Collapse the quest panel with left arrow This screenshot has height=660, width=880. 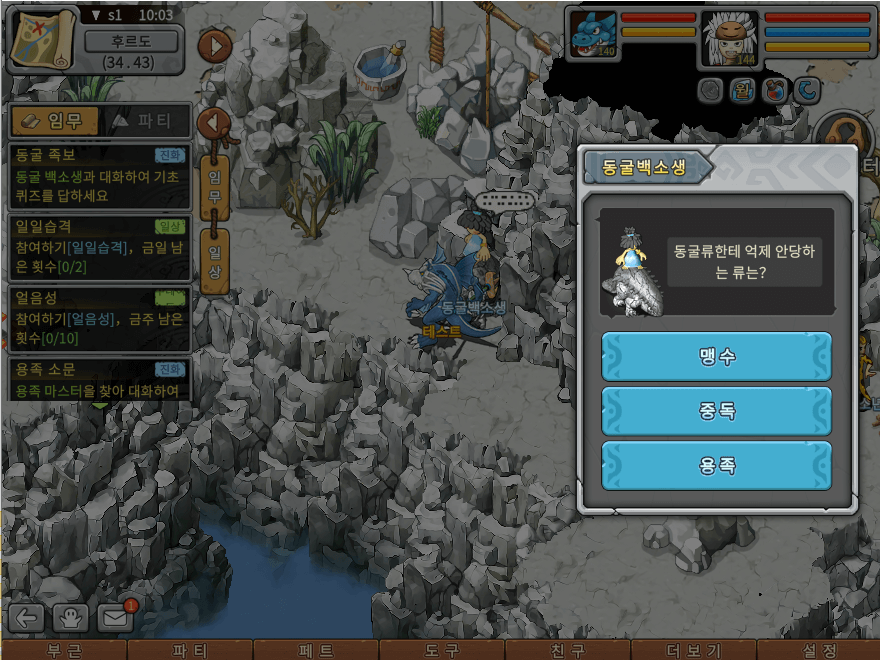pos(212,124)
